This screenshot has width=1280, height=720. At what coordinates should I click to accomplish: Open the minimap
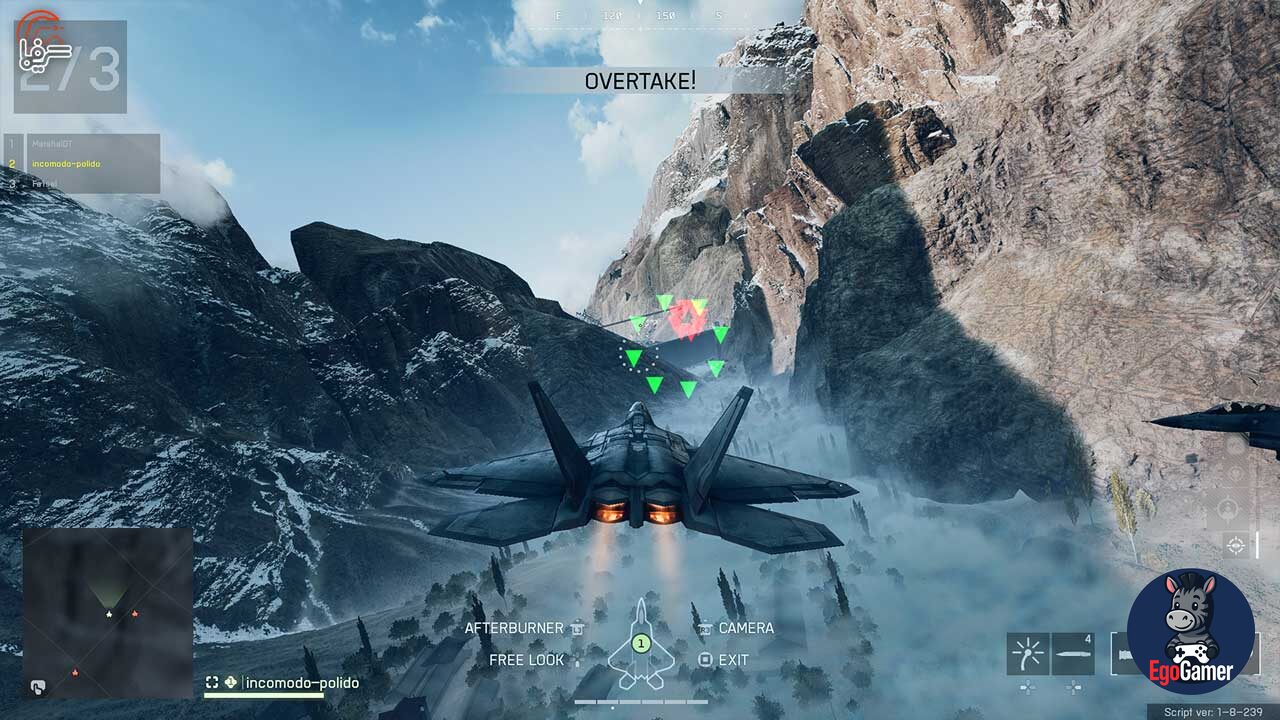click(108, 612)
